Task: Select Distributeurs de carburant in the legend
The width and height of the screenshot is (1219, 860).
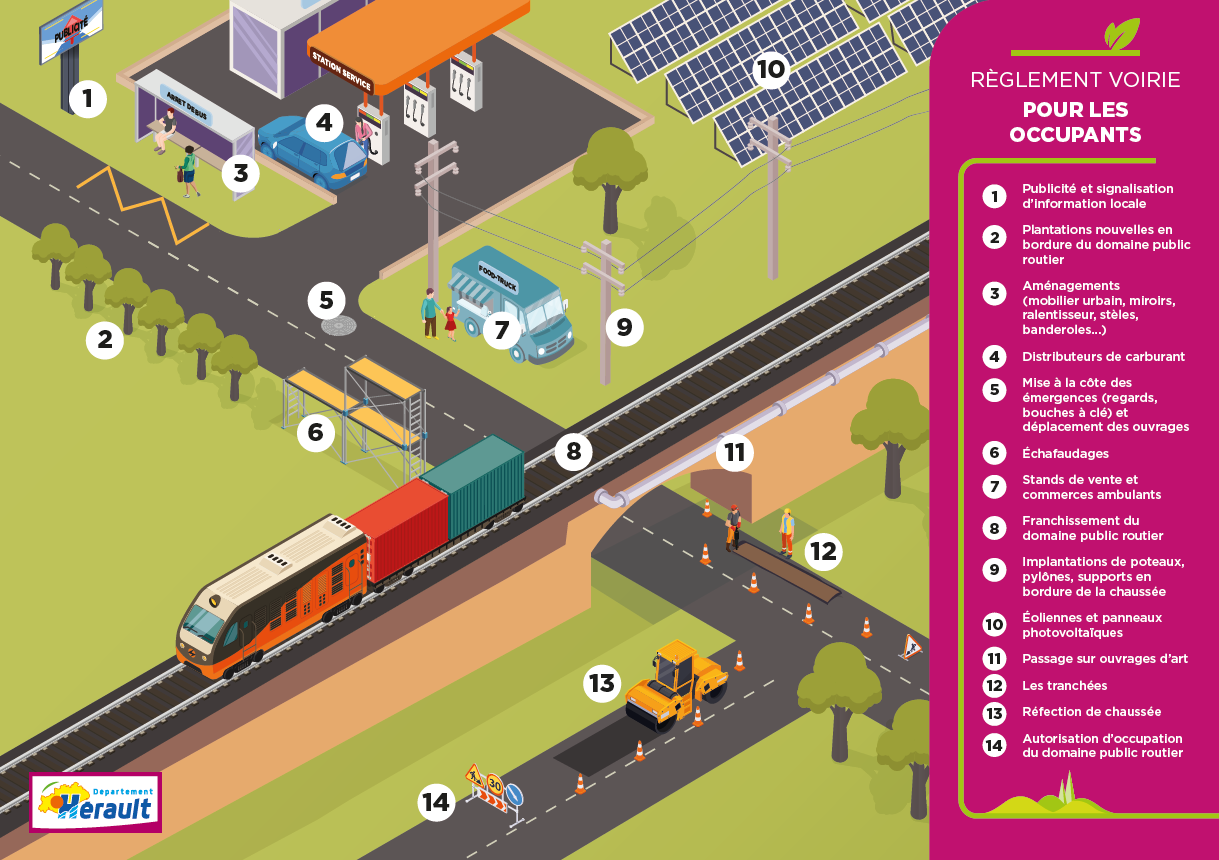Action: point(1102,356)
